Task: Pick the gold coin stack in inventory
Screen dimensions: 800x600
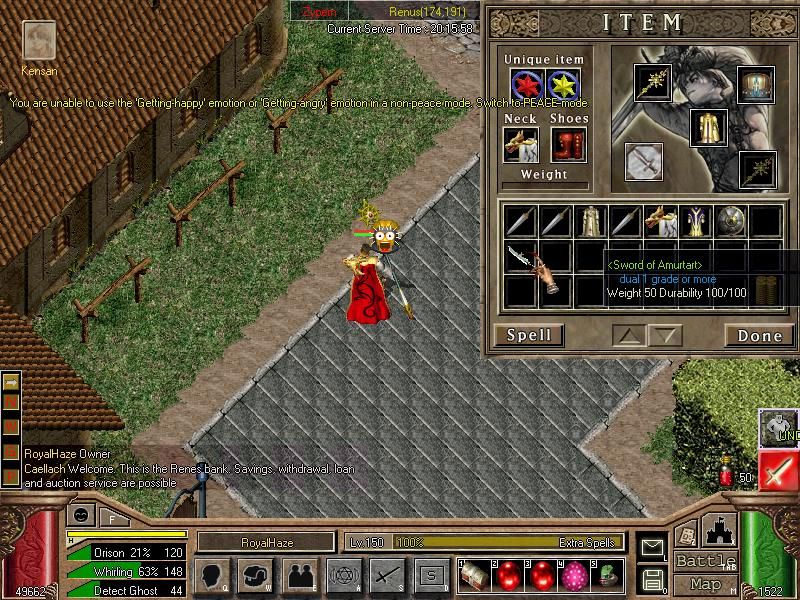Action: tap(766, 288)
